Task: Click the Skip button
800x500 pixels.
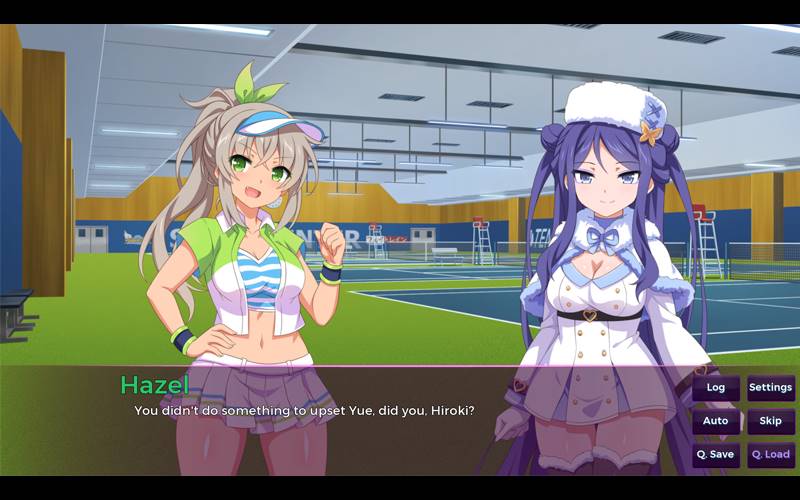Action: click(770, 421)
